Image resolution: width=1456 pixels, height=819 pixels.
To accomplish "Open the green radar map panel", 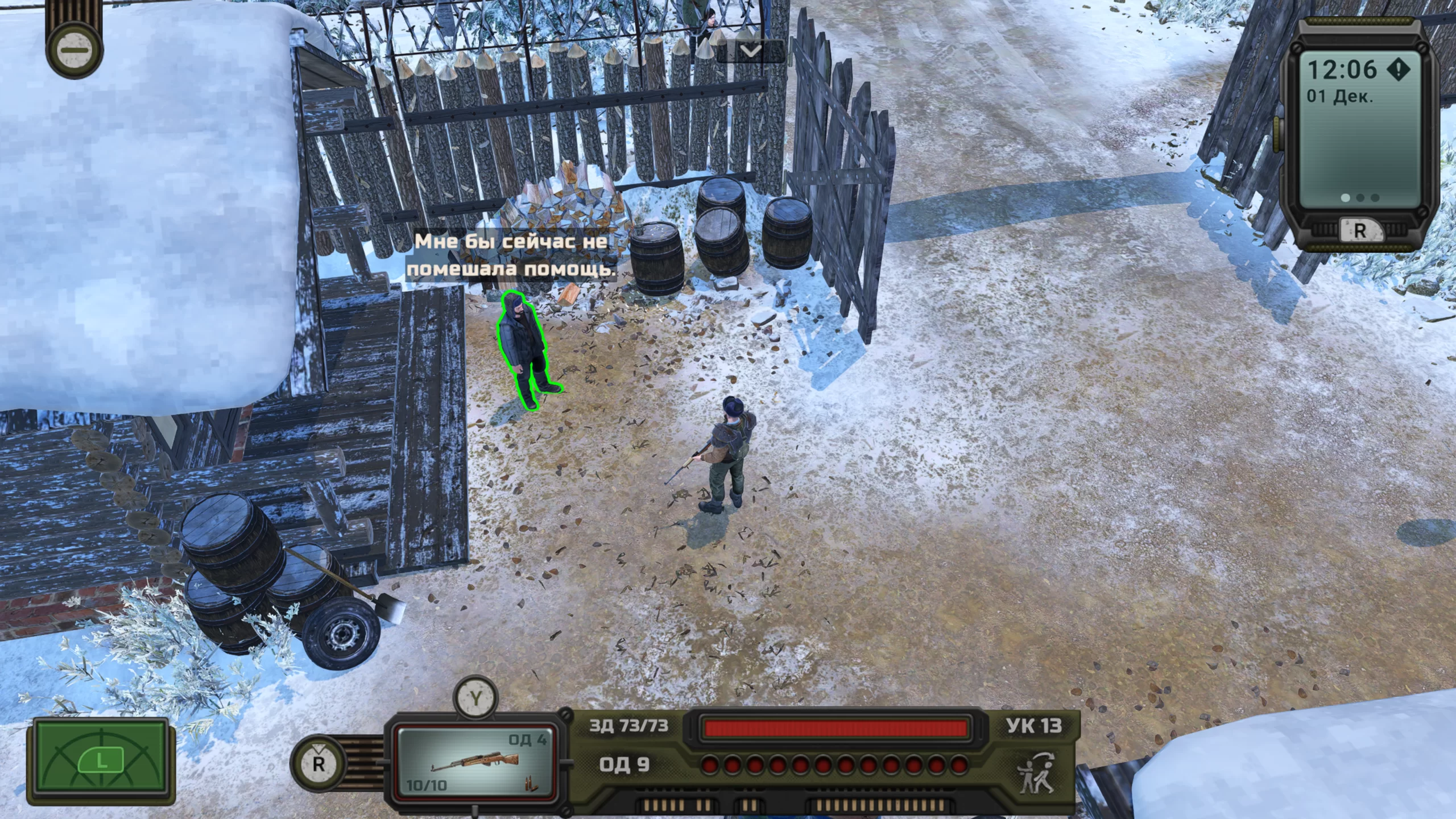I will 101,762.
